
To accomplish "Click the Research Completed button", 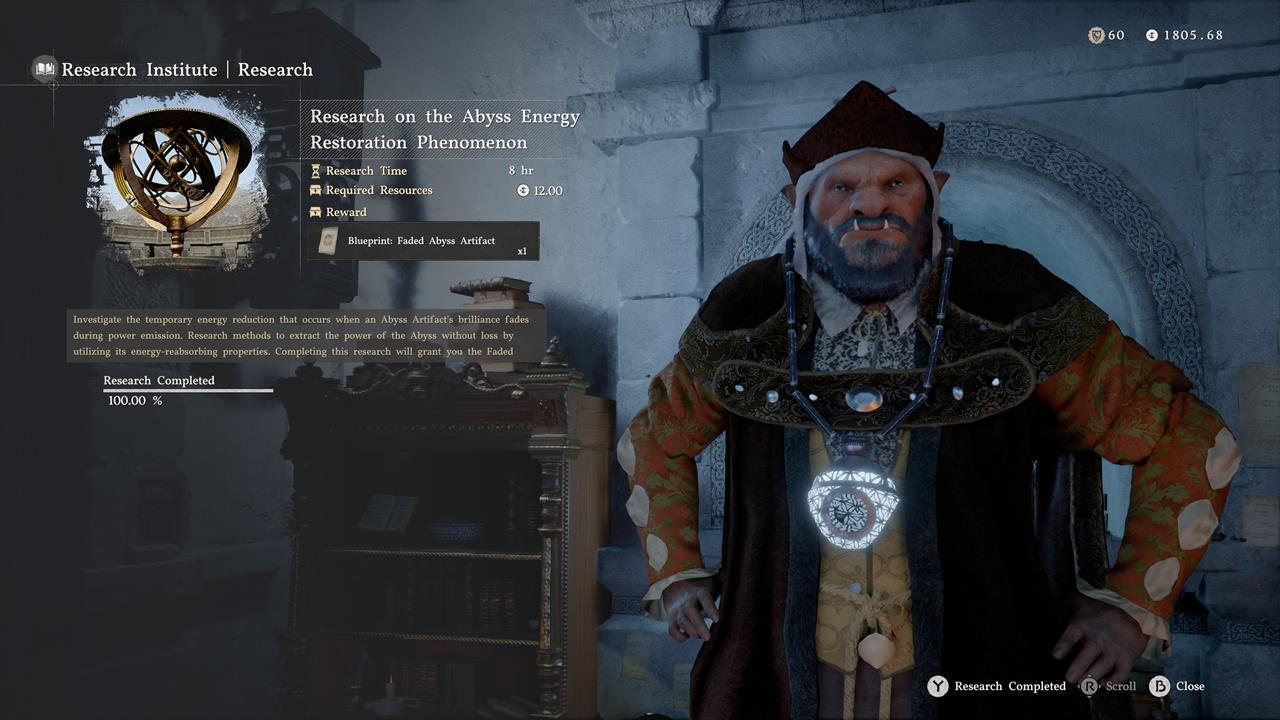I will click(997, 686).
